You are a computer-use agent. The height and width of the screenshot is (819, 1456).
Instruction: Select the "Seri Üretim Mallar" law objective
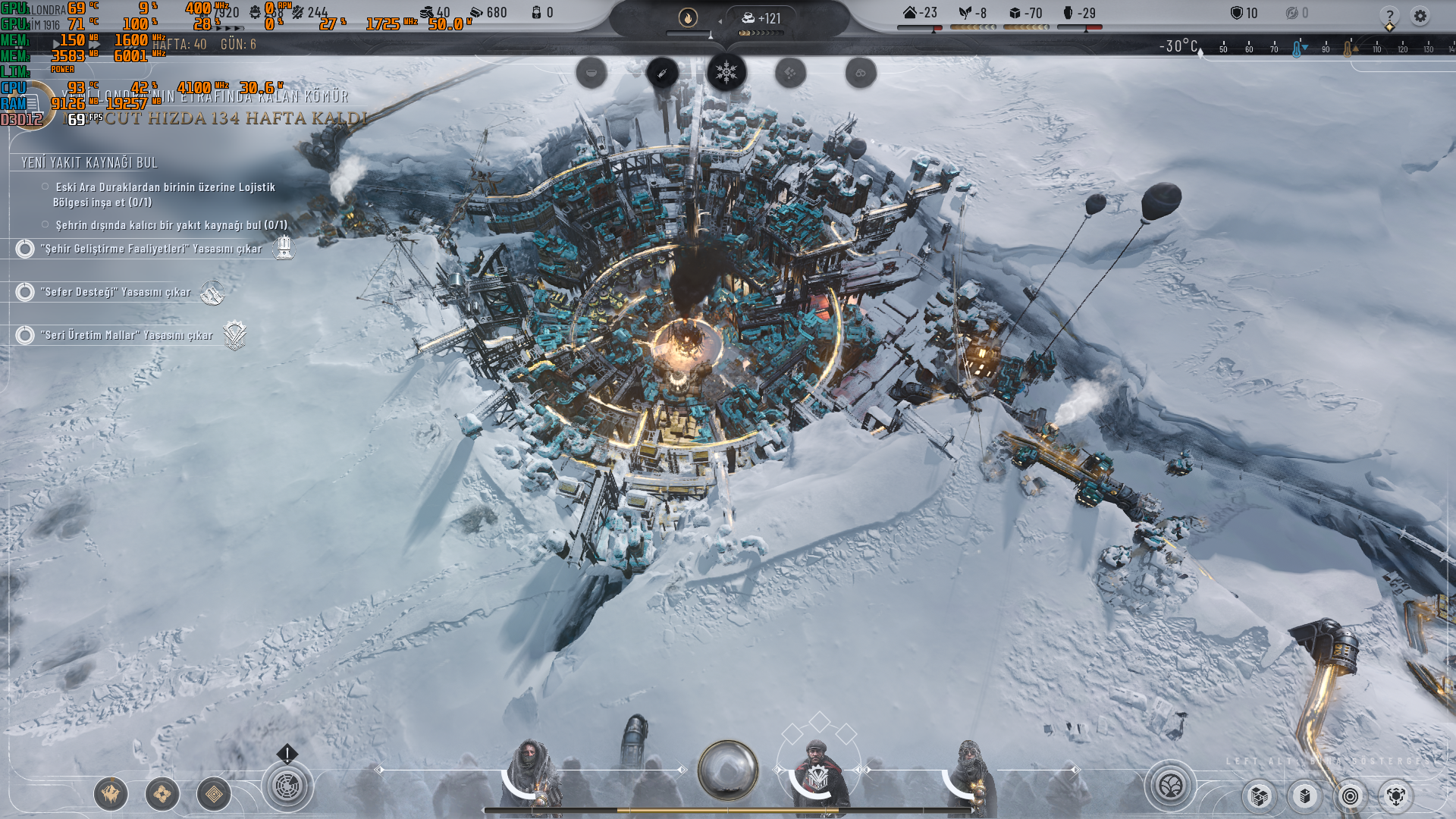pyautogui.click(x=127, y=335)
